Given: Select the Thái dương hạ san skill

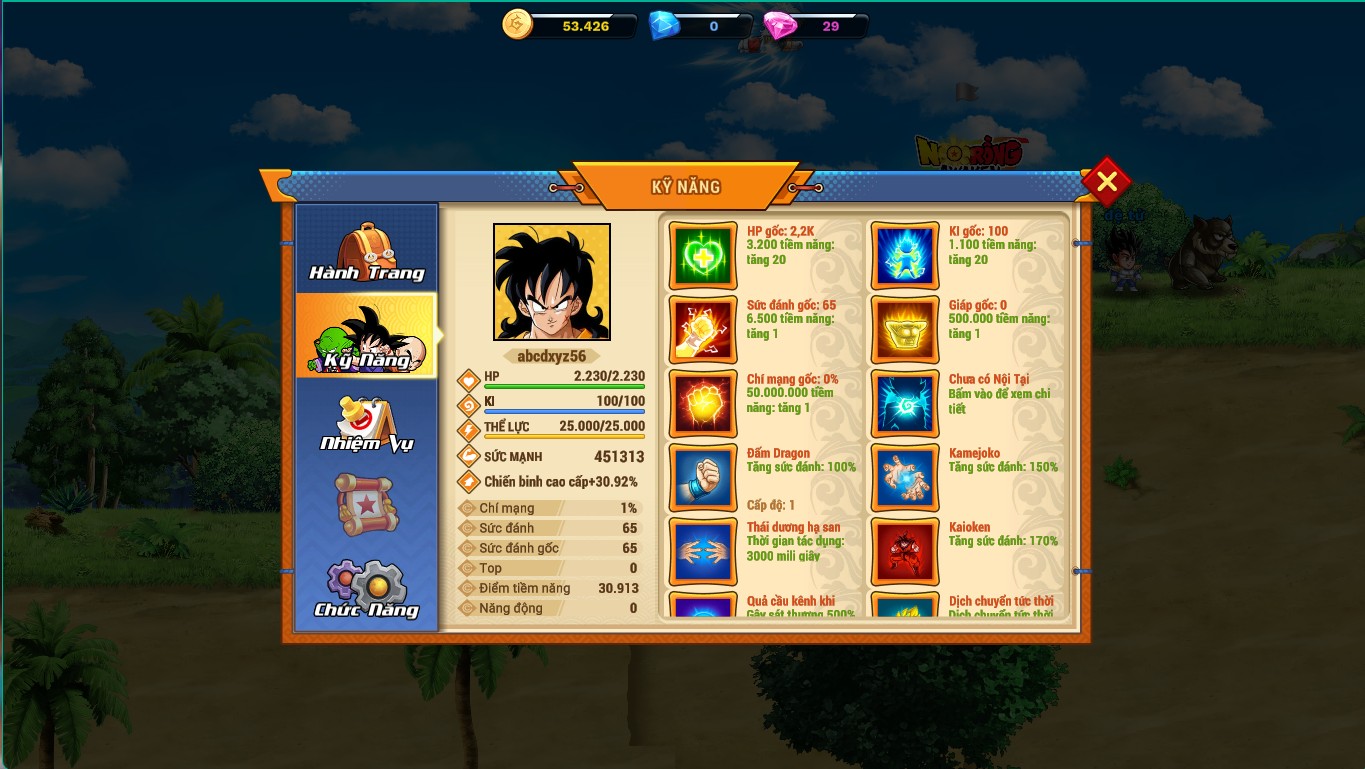Looking at the screenshot, I should 703,551.
